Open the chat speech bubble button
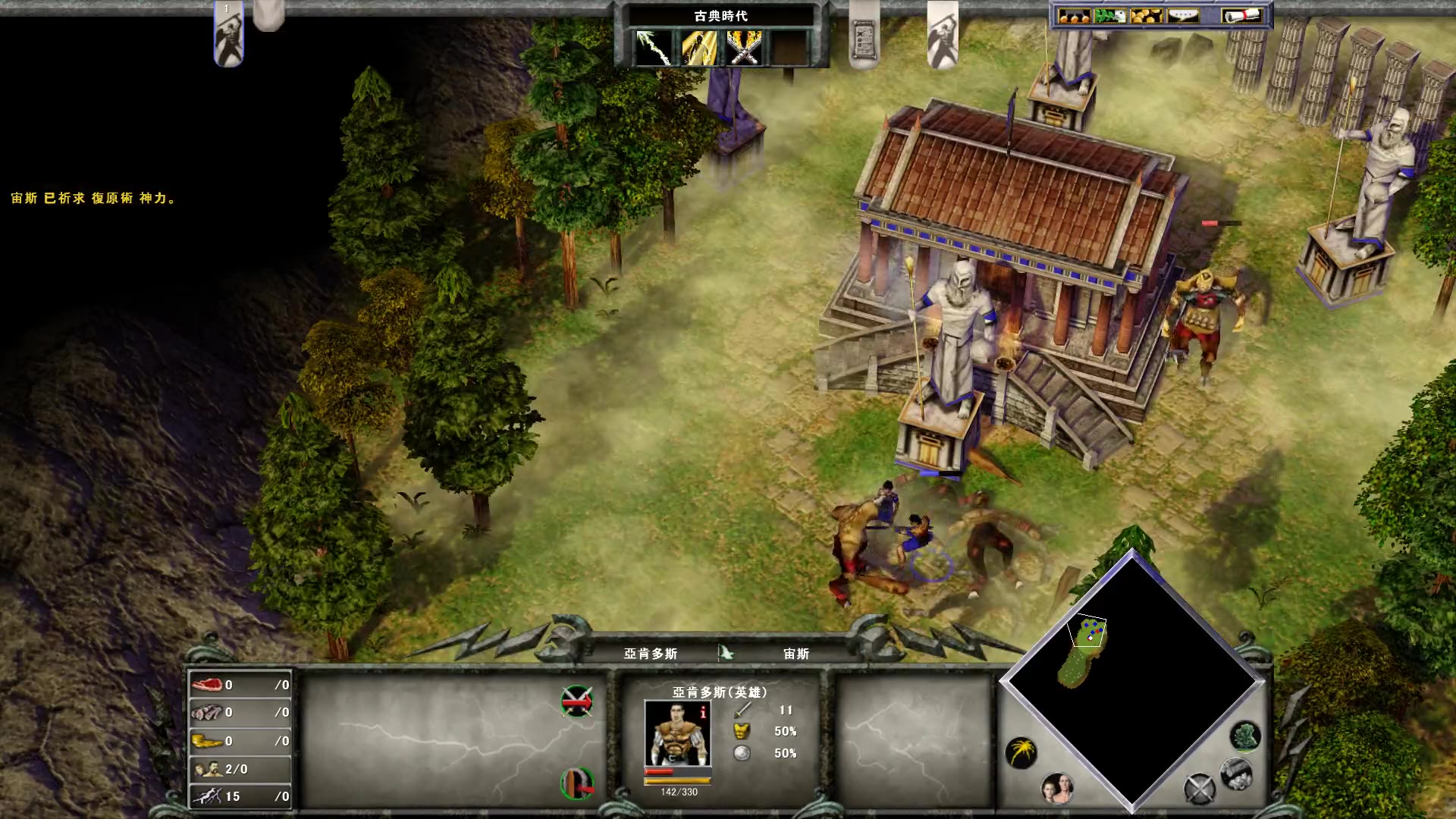The width and height of the screenshot is (1456, 819). [x=1183, y=16]
